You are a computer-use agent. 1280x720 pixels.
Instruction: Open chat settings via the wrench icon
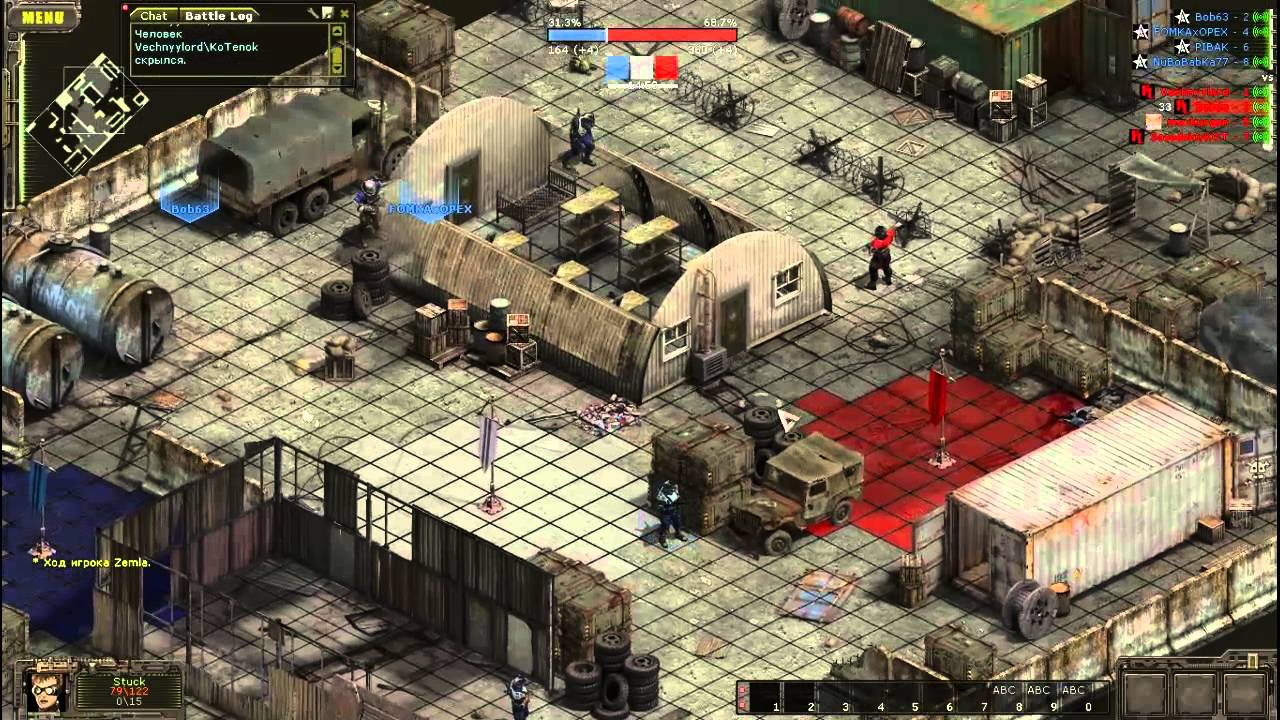tap(313, 14)
